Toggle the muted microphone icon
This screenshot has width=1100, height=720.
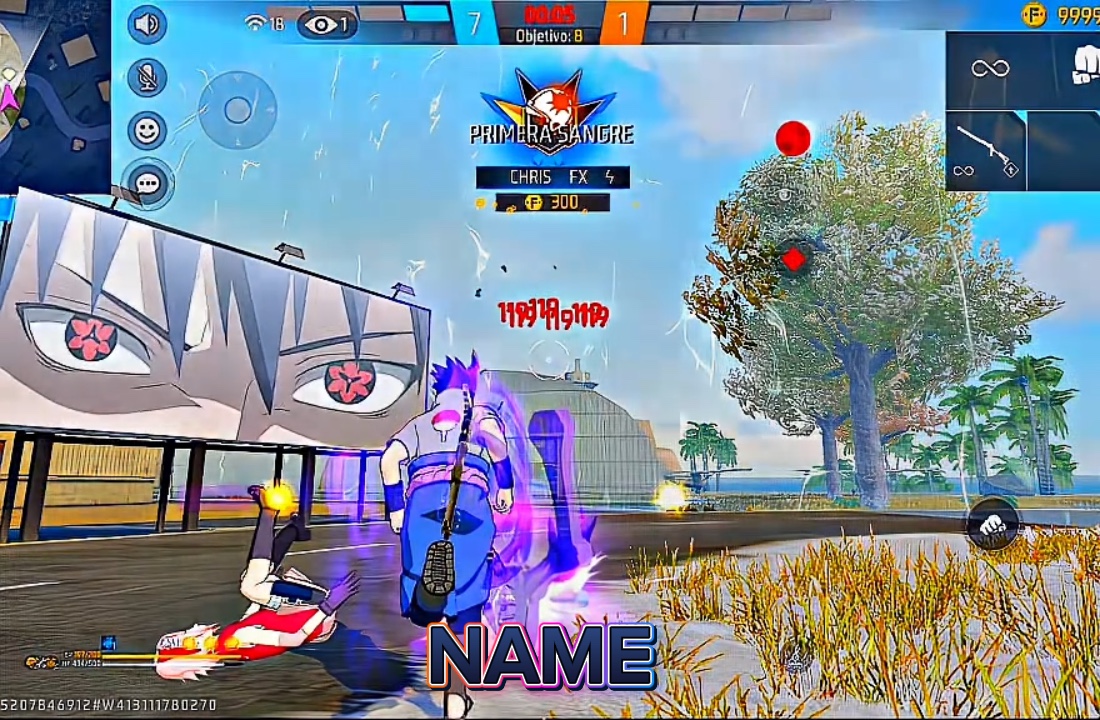click(148, 77)
